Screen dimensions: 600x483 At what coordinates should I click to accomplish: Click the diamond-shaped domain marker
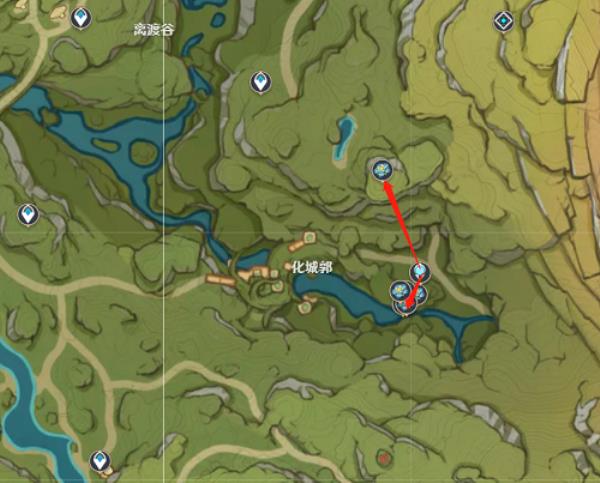tap(503, 20)
